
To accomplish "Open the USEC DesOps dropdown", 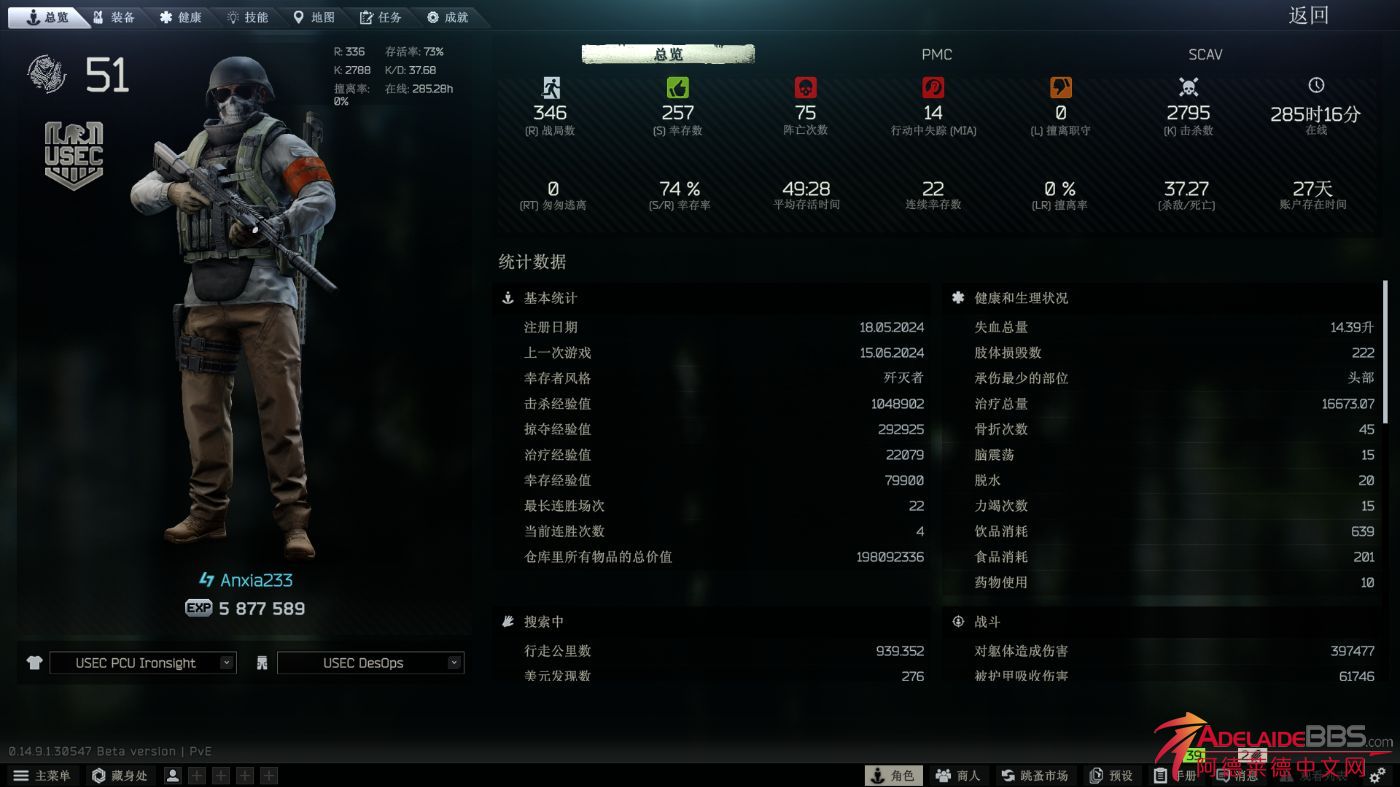I will tap(370, 662).
